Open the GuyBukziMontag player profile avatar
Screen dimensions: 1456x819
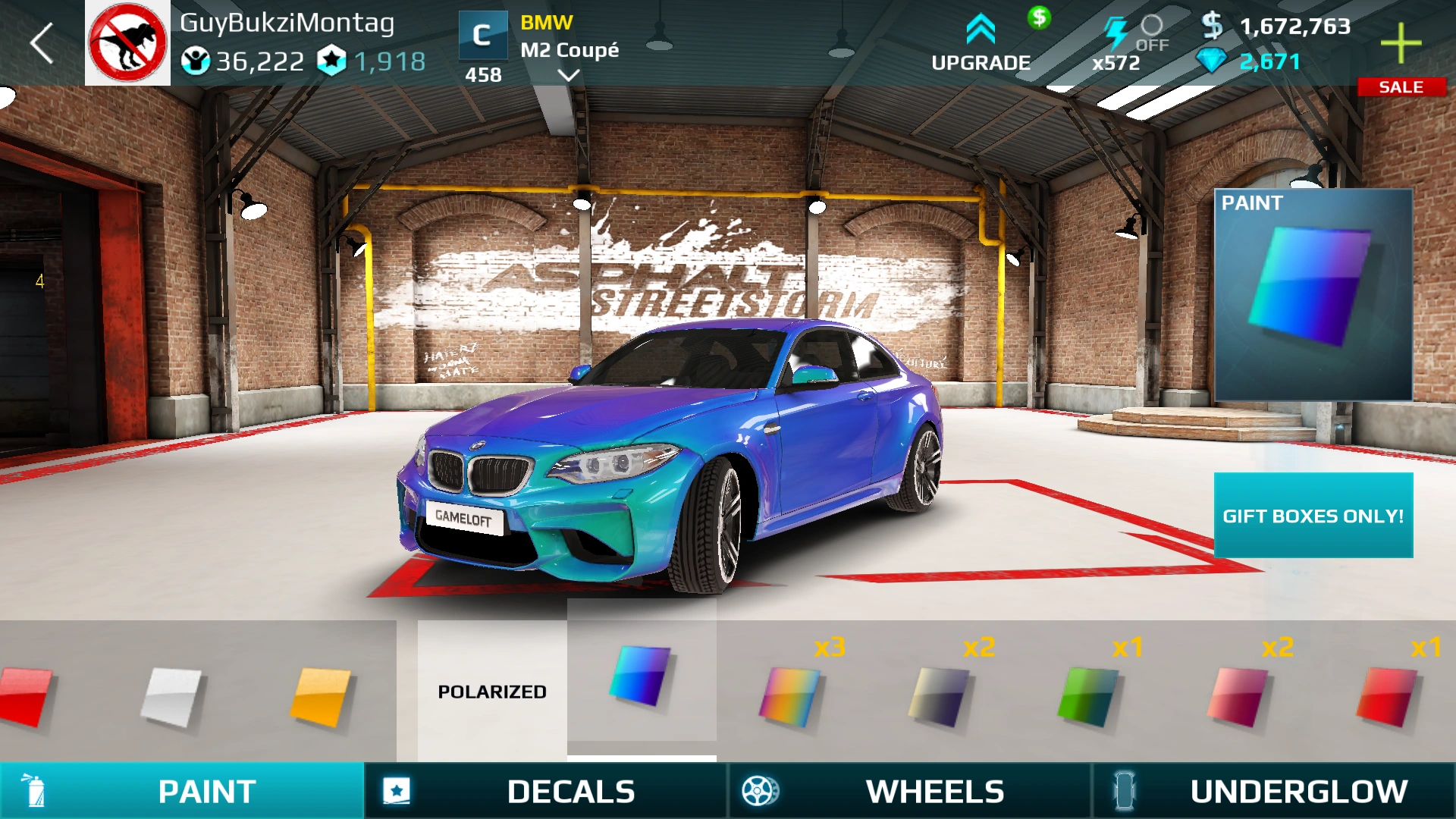coord(127,43)
